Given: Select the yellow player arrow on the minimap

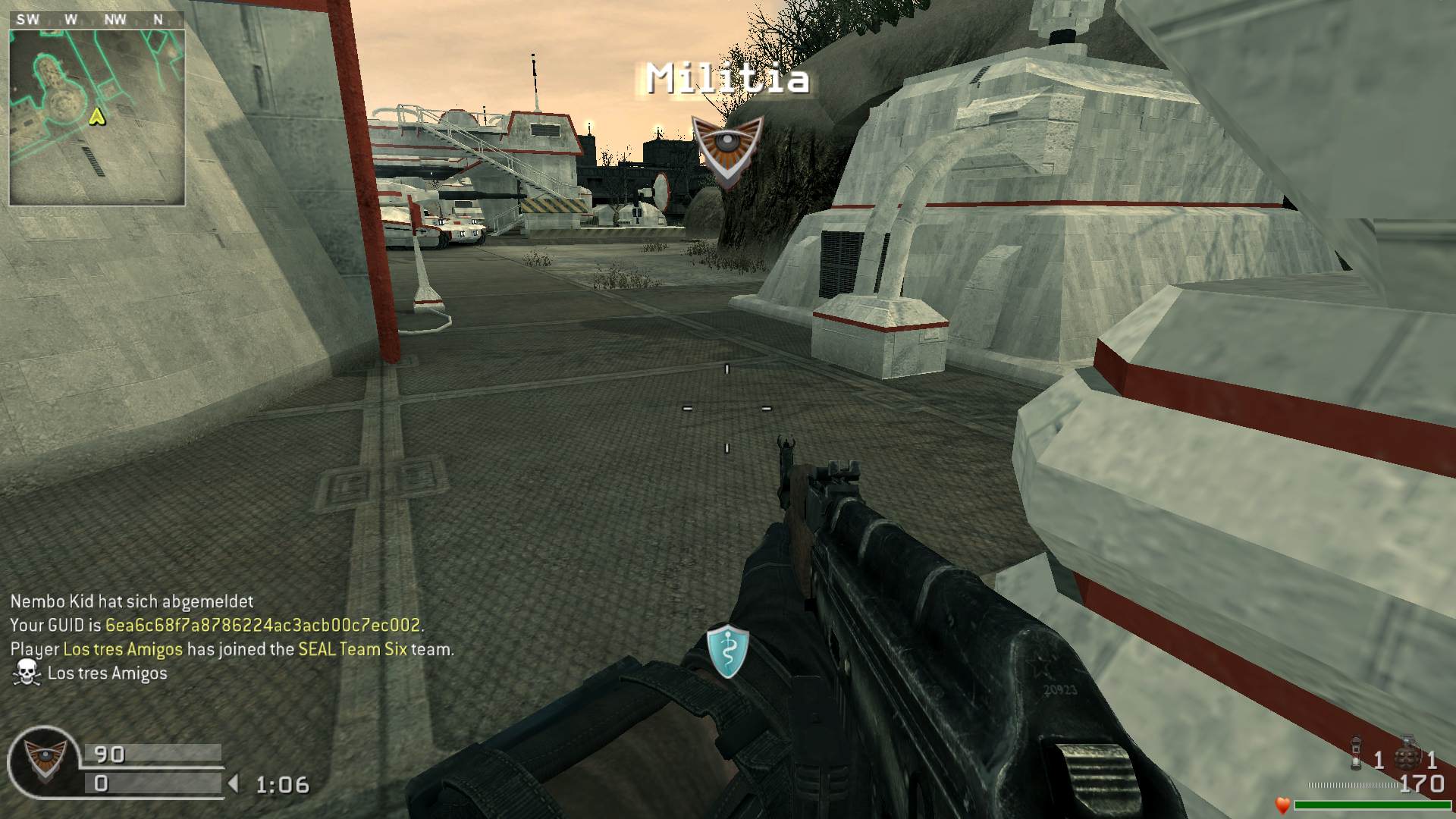Looking at the screenshot, I should click(x=97, y=116).
